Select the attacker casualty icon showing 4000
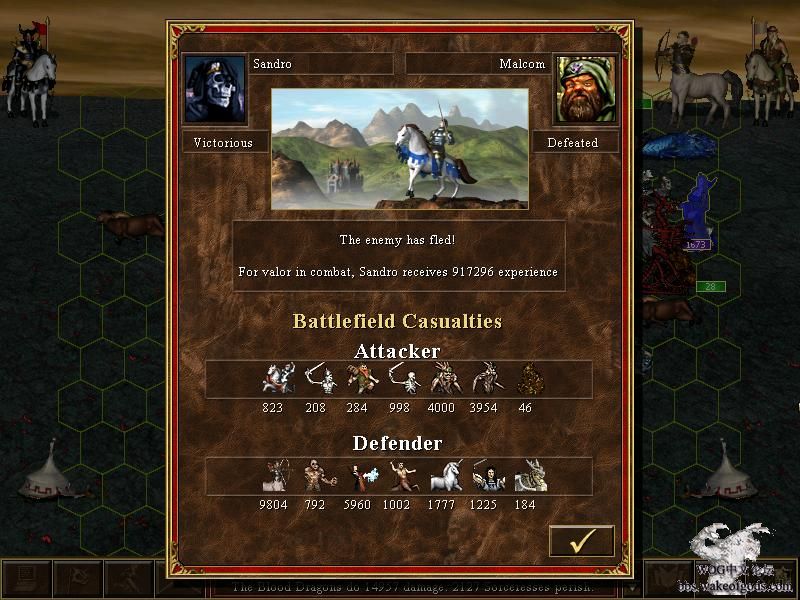The image size is (800, 600). click(443, 379)
